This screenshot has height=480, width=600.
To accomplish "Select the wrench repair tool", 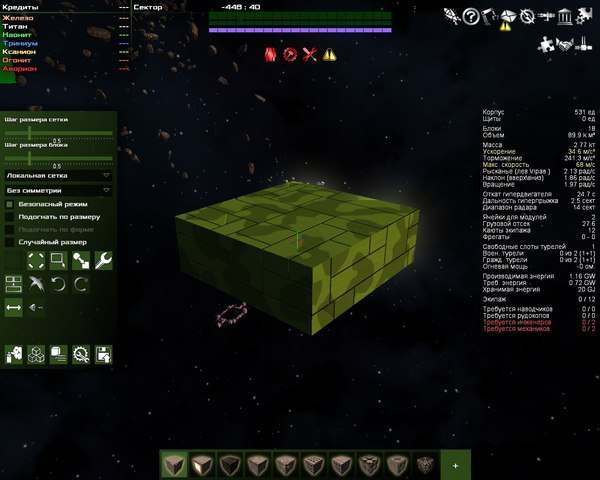I will pyautogui.click(x=103, y=260).
